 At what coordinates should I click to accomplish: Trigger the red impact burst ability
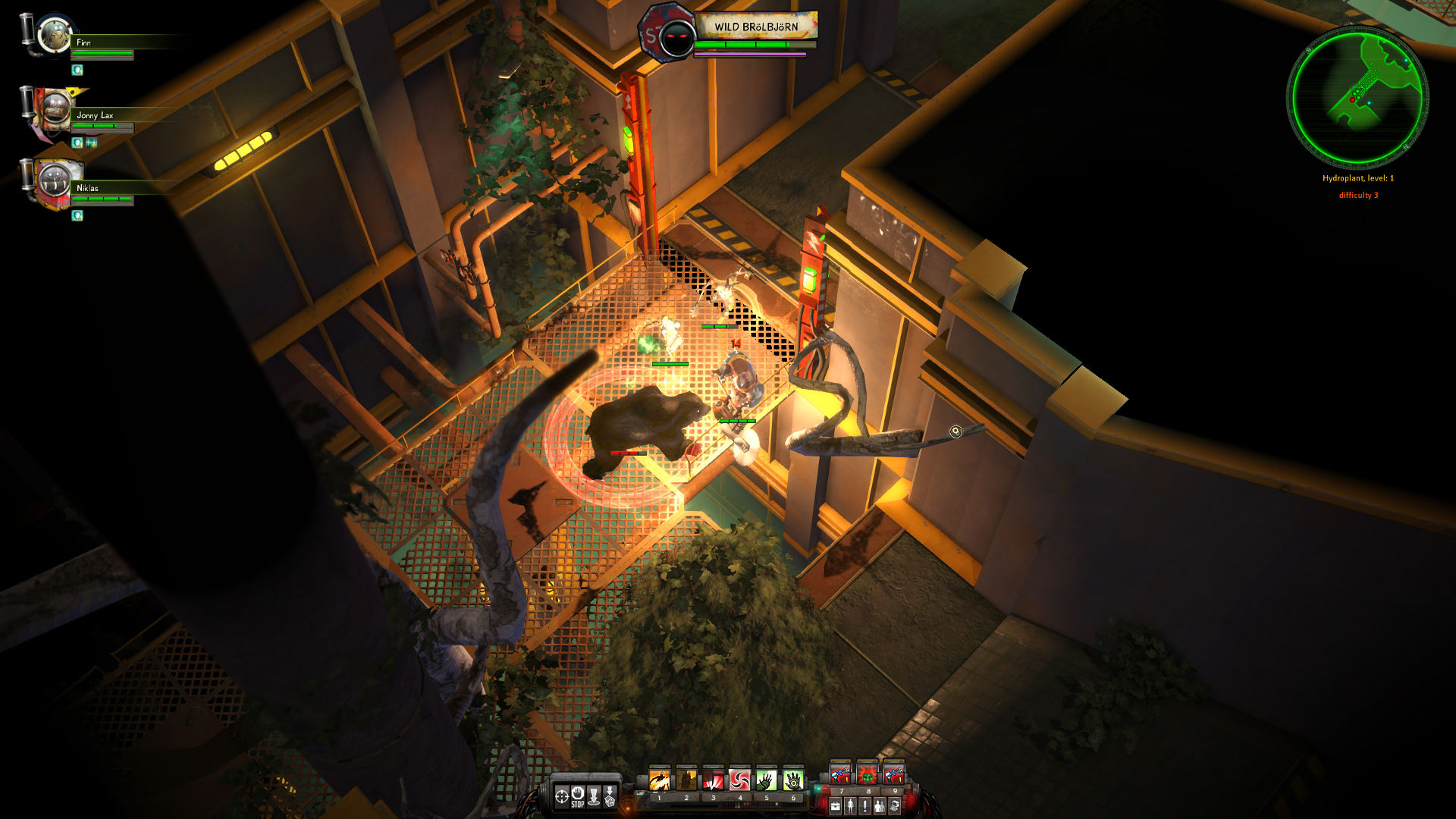click(x=713, y=780)
